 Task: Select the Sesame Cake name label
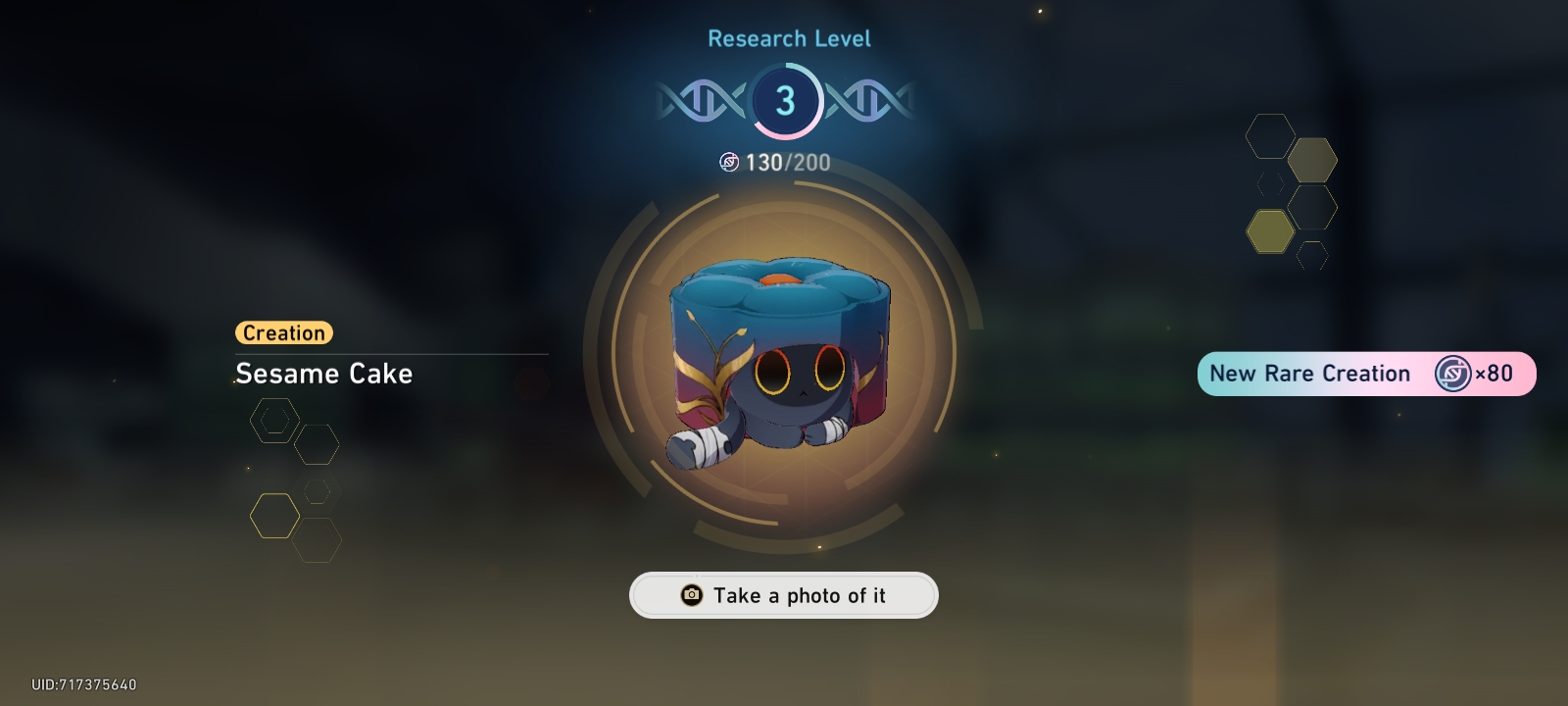(x=323, y=374)
